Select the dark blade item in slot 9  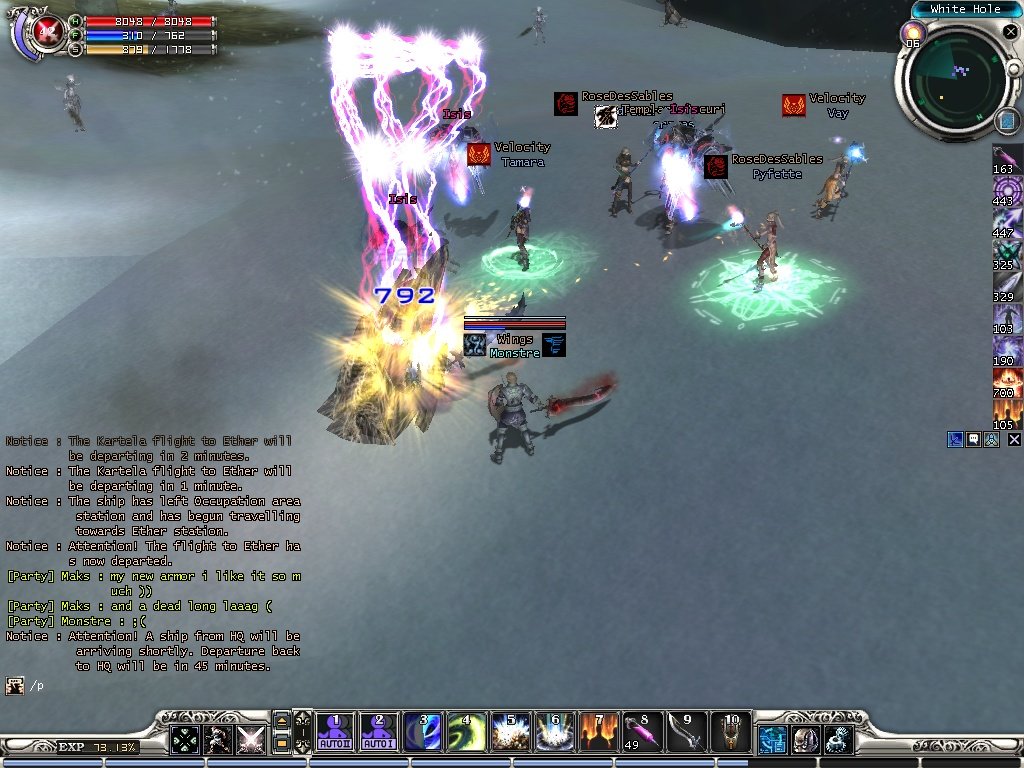pyautogui.click(x=686, y=732)
